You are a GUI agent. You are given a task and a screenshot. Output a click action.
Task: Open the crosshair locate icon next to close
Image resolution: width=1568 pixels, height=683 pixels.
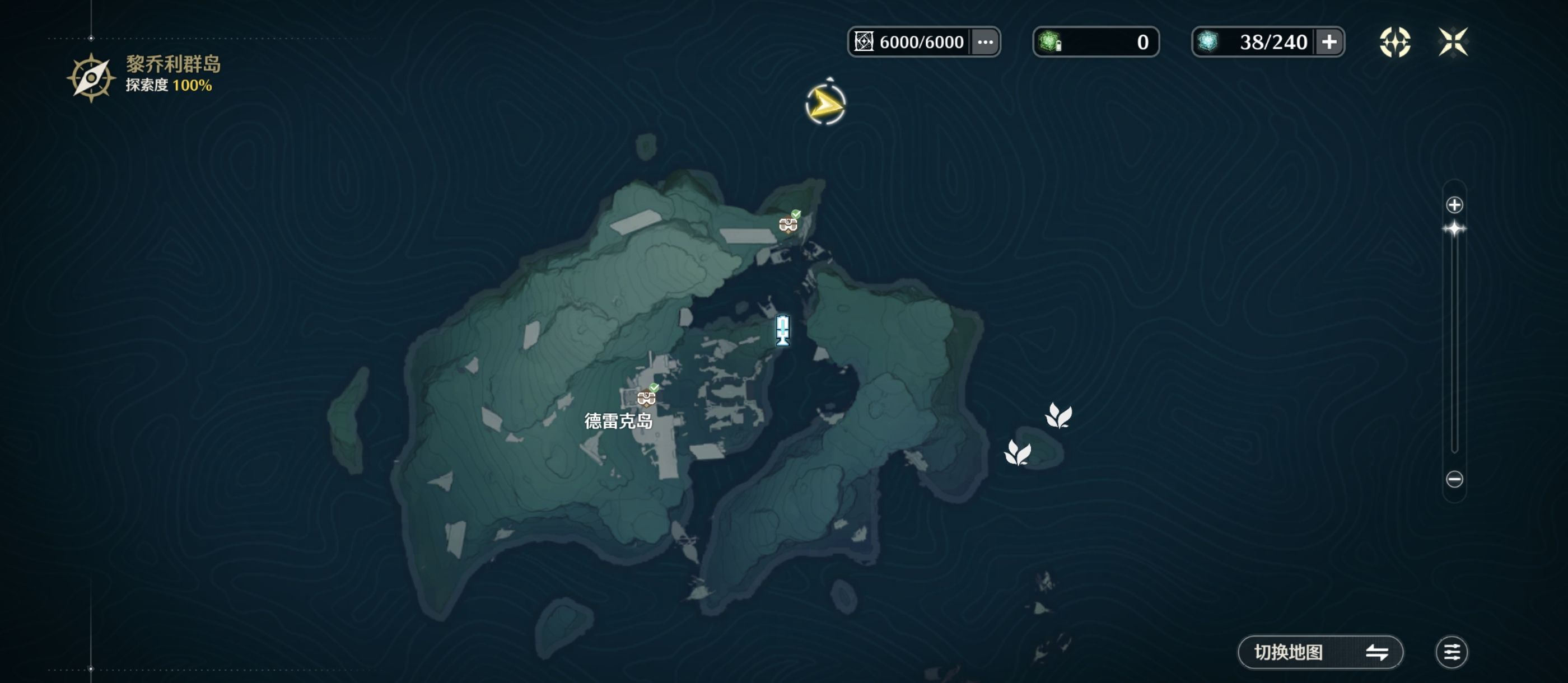(x=1394, y=42)
